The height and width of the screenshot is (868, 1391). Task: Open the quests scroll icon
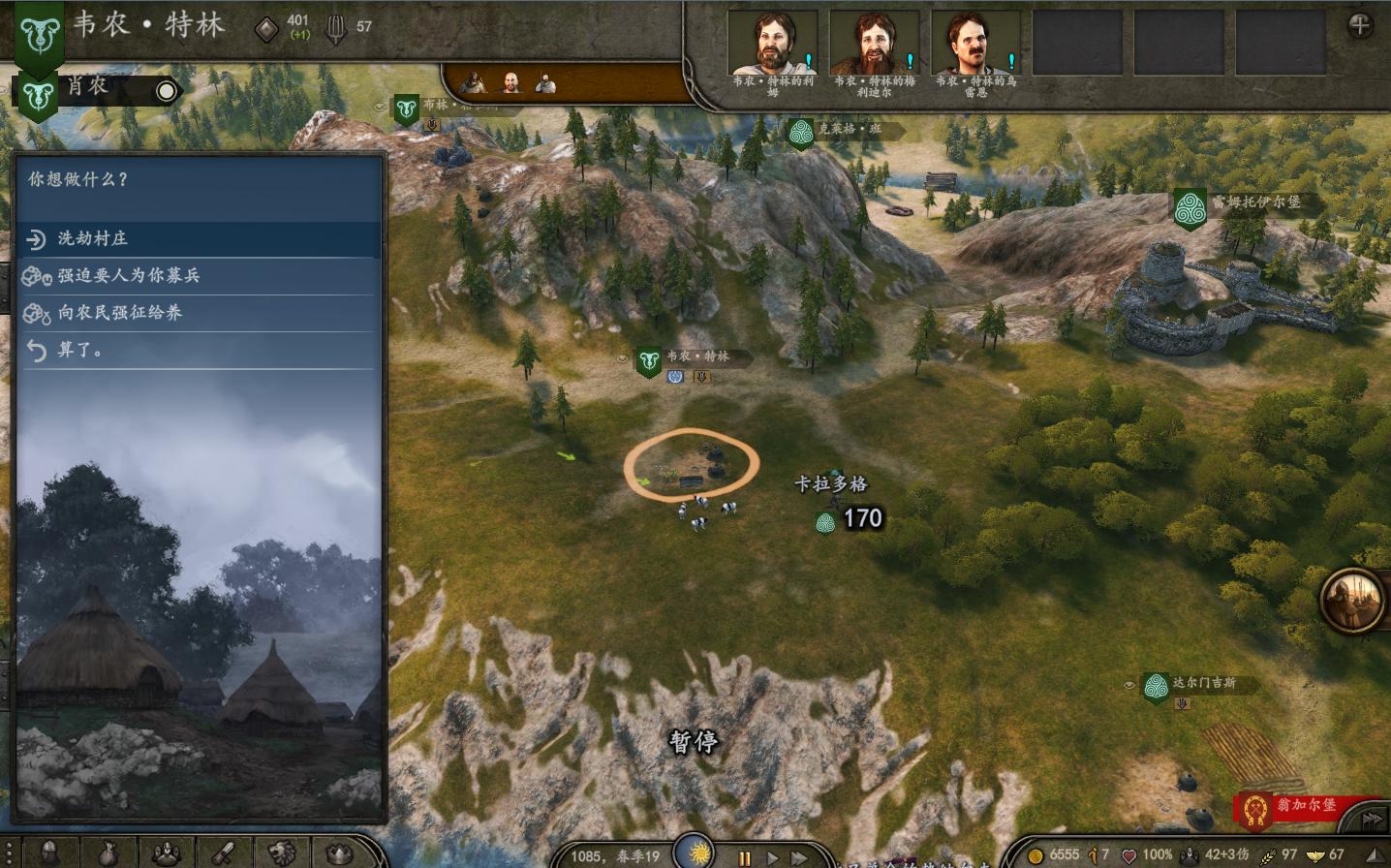224,852
